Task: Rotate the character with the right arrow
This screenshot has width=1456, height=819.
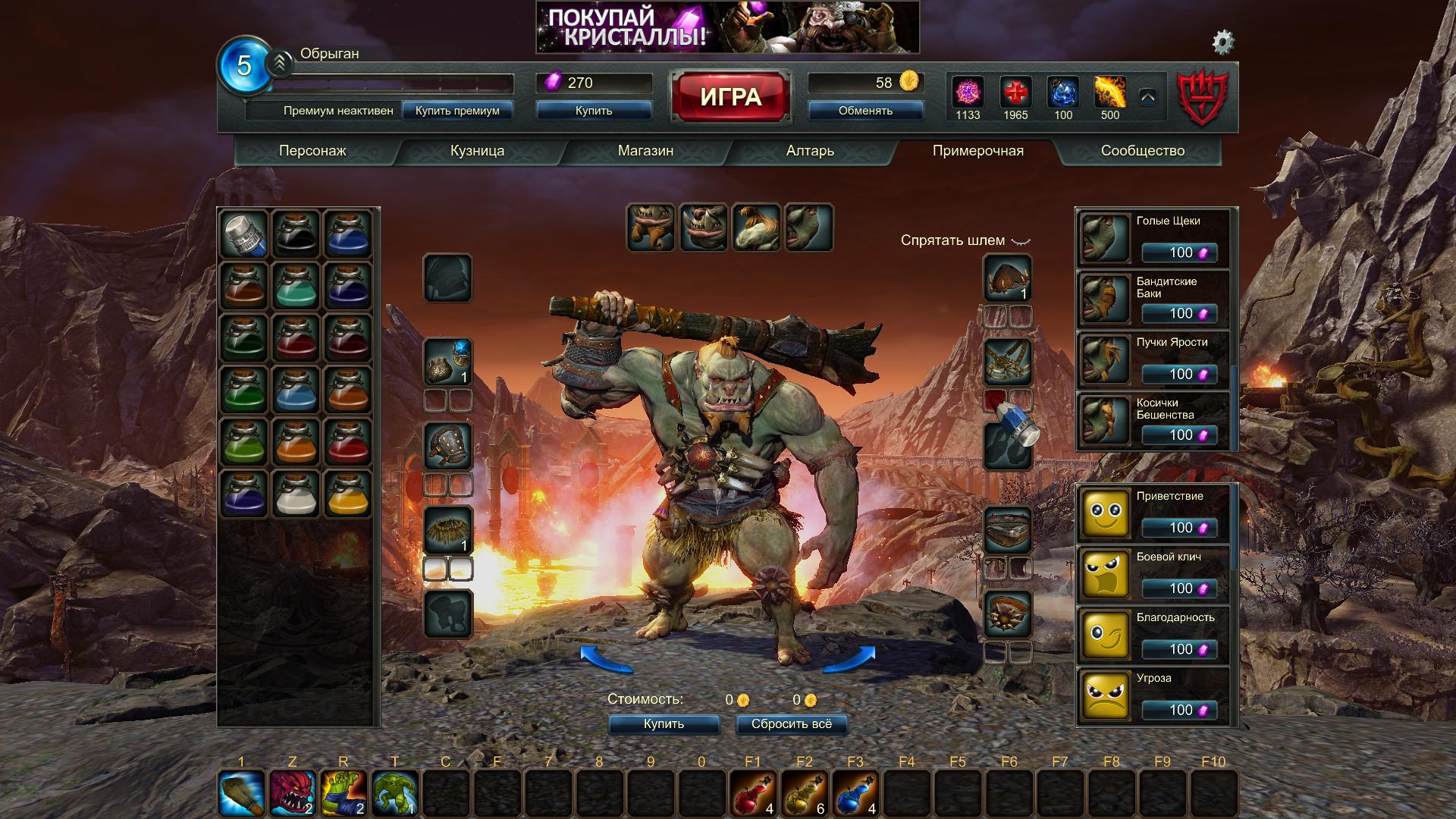Action: click(x=849, y=658)
